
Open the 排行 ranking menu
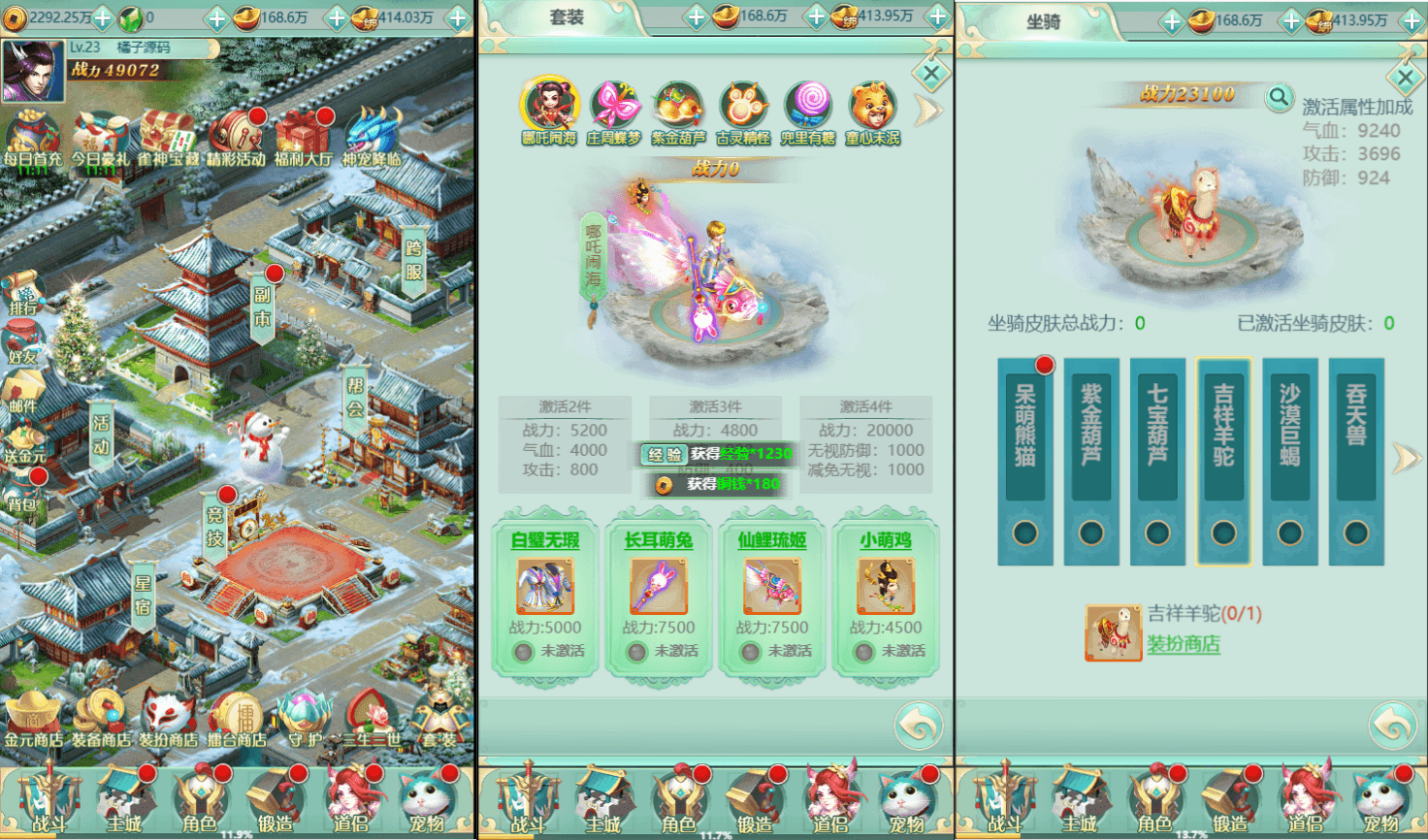23,292
